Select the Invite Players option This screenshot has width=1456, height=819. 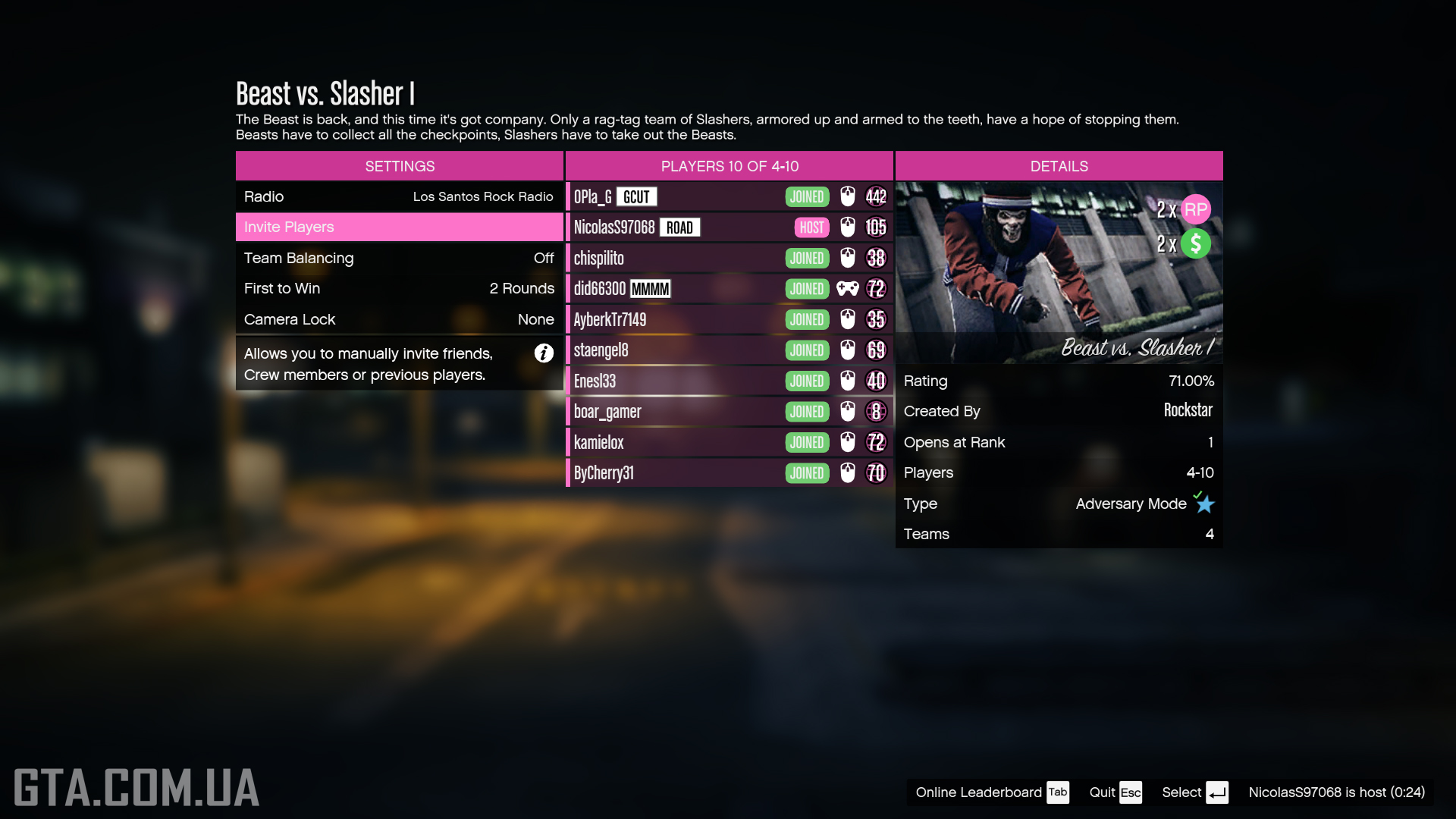coord(399,227)
